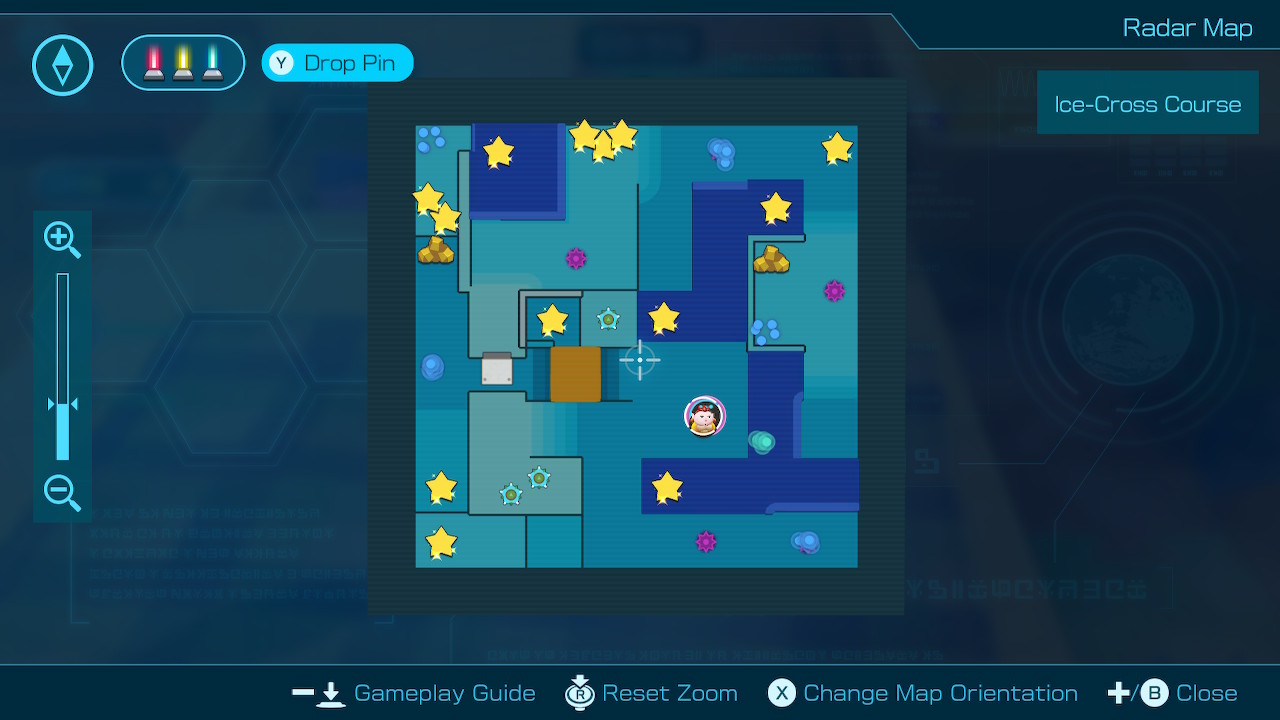Select the Drop Pin button

click(x=337, y=63)
